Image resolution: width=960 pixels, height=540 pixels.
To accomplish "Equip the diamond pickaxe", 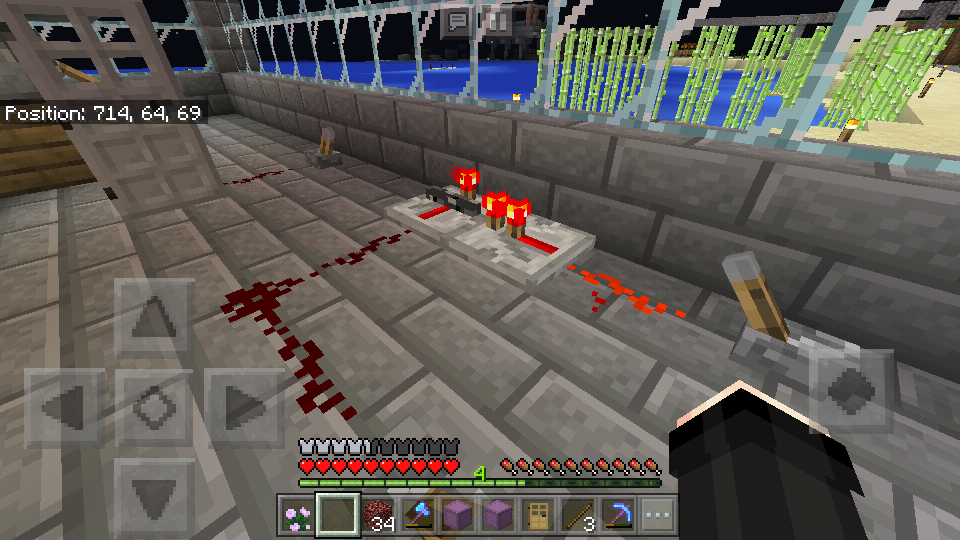I will (617, 515).
